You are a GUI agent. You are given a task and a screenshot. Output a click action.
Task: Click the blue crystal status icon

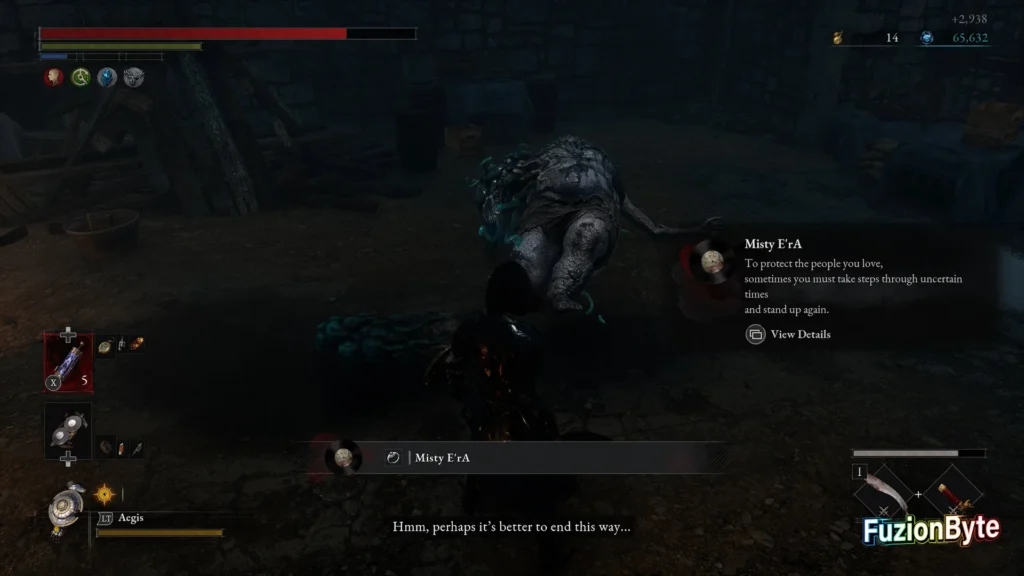[x=107, y=77]
